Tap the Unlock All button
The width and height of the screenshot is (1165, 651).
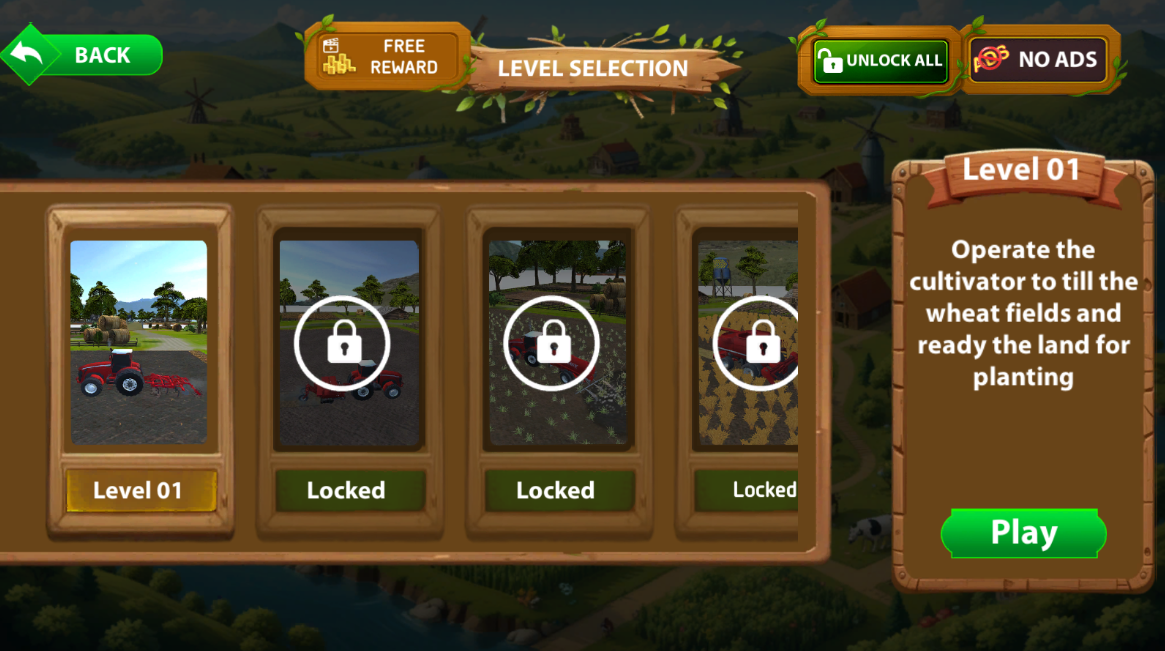point(879,60)
